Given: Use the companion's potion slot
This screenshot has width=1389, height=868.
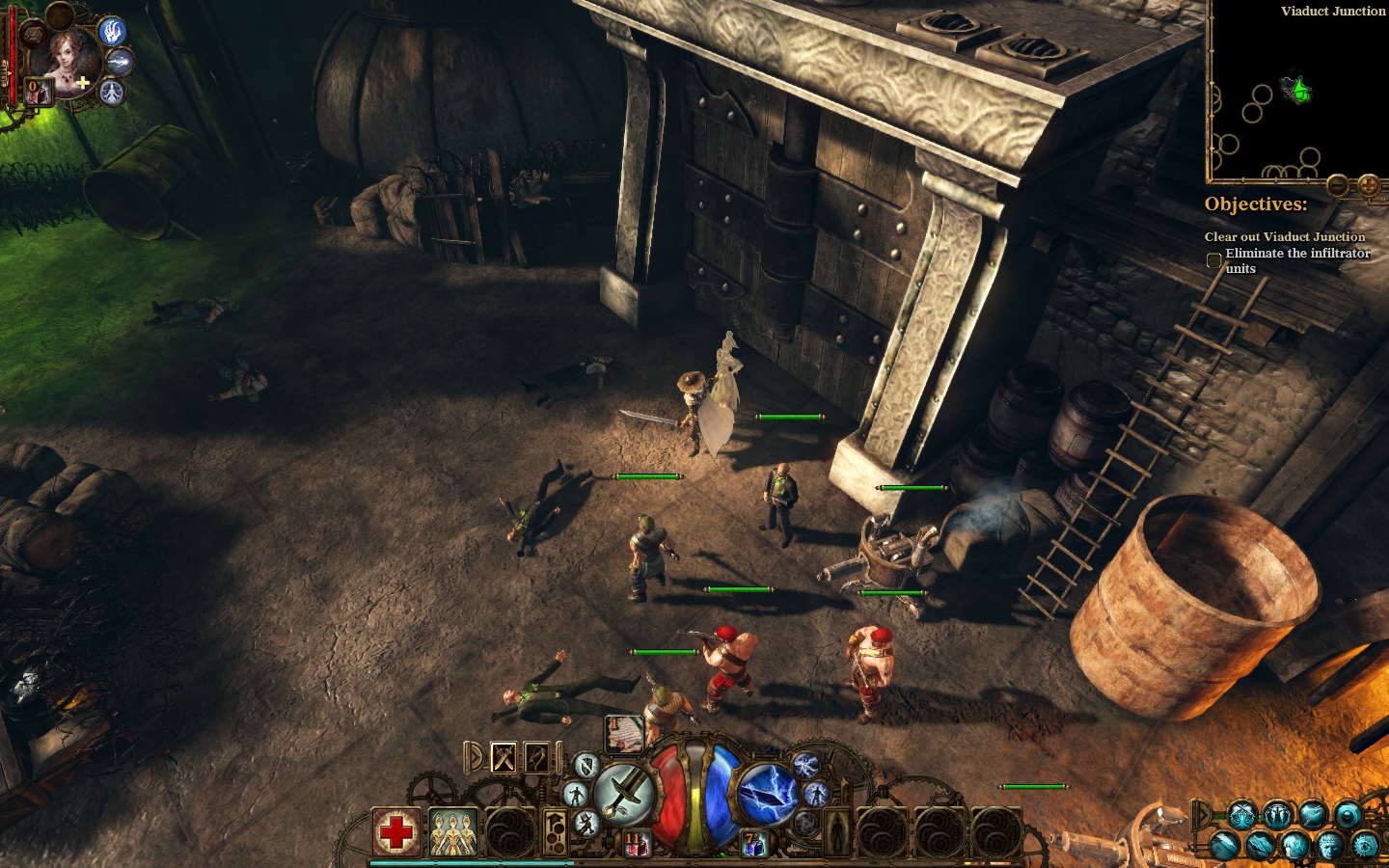Looking at the screenshot, I should (38, 92).
